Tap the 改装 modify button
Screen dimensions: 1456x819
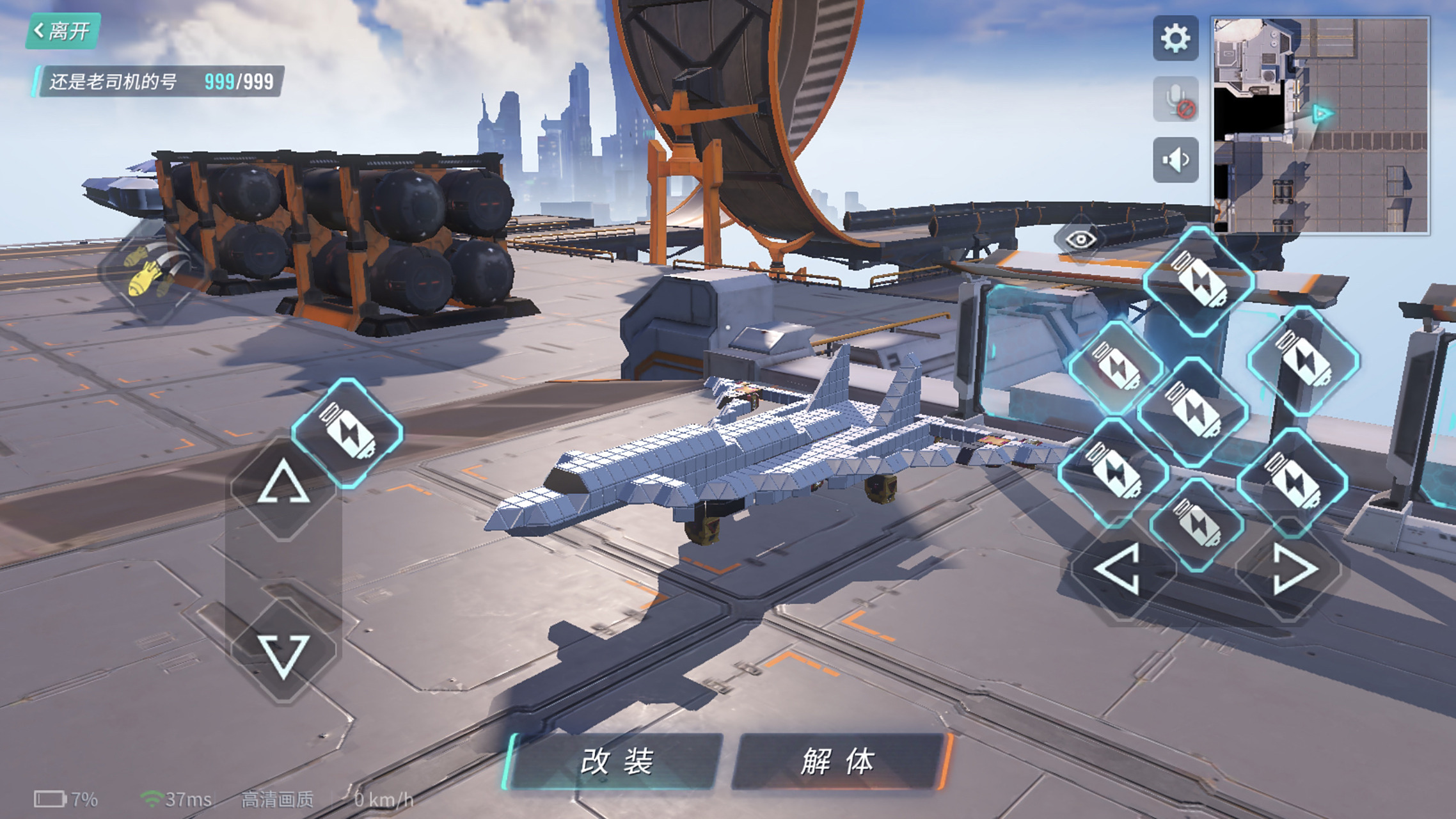[616, 761]
